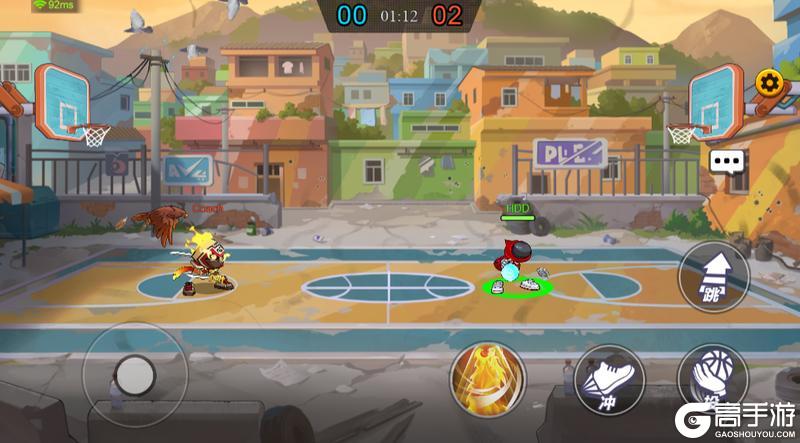This screenshot has height=443, width=800.
Task: Open the chat speech bubble
Action: tap(728, 162)
